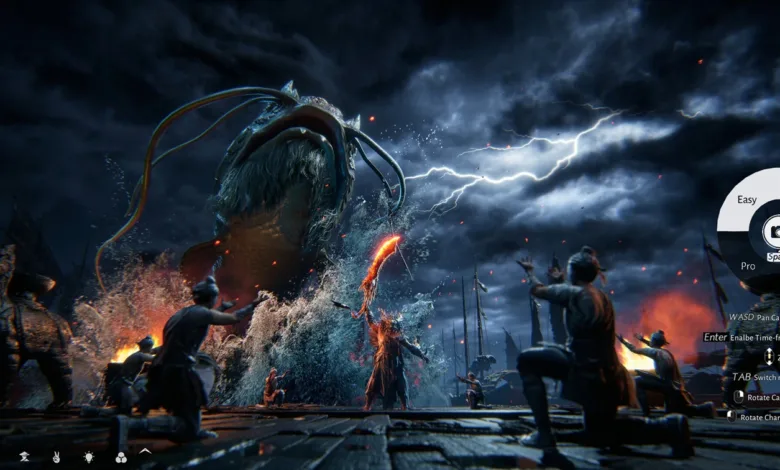Open the peace-sign hand pose options
Viewport: 780px width, 470px height.
[x=56, y=456]
